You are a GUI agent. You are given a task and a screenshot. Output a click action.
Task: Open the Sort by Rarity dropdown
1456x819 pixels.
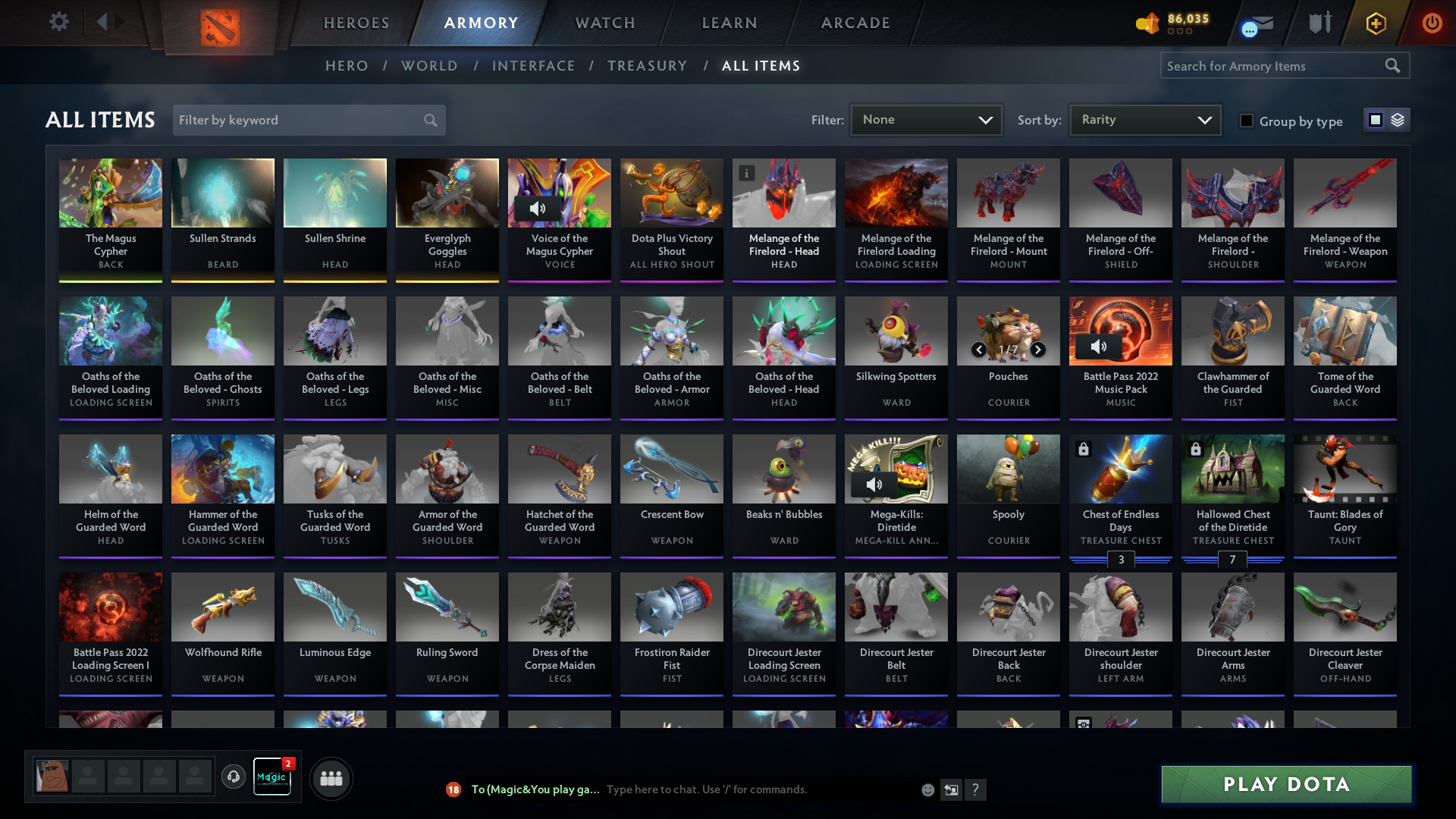1144,120
